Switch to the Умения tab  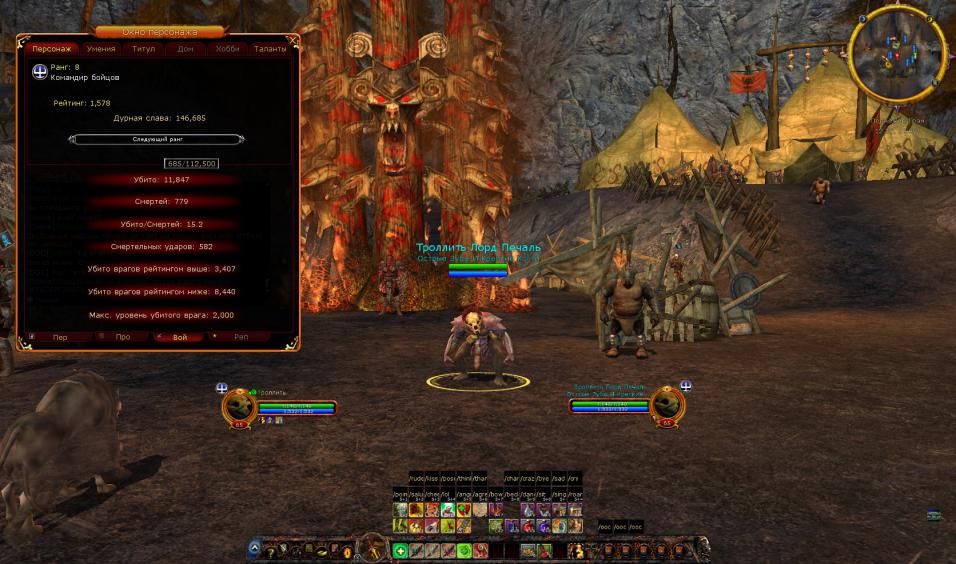click(x=100, y=48)
